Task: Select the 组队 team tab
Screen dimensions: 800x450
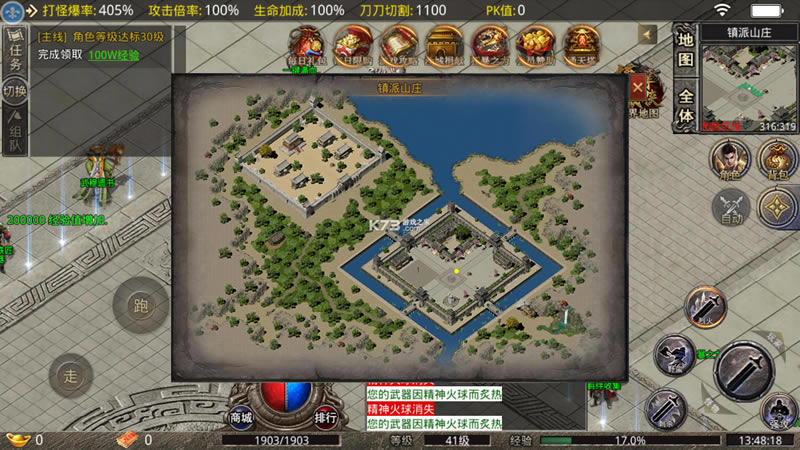Action: click(x=15, y=131)
